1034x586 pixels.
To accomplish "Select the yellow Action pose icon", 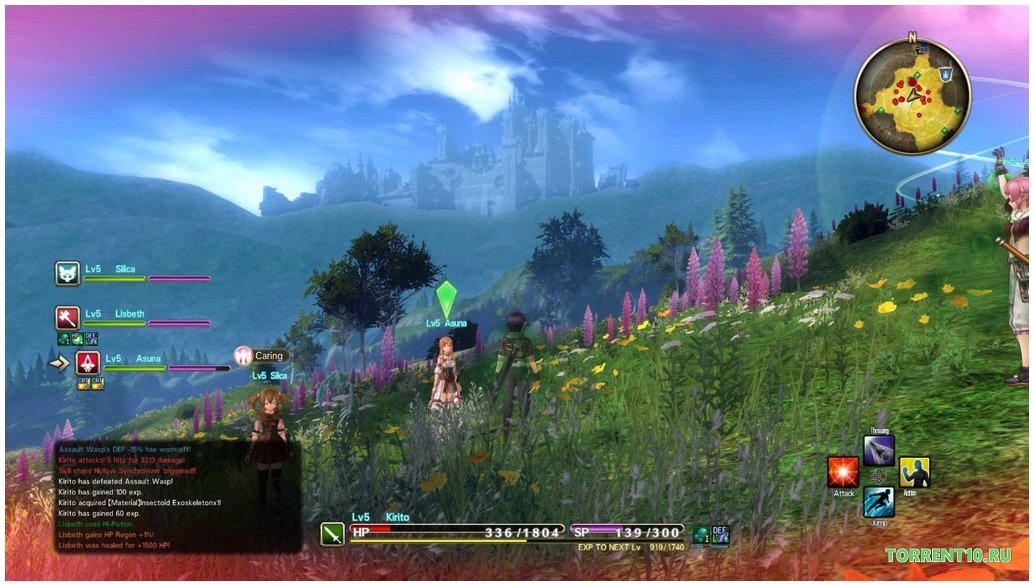I will pos(914,472).
